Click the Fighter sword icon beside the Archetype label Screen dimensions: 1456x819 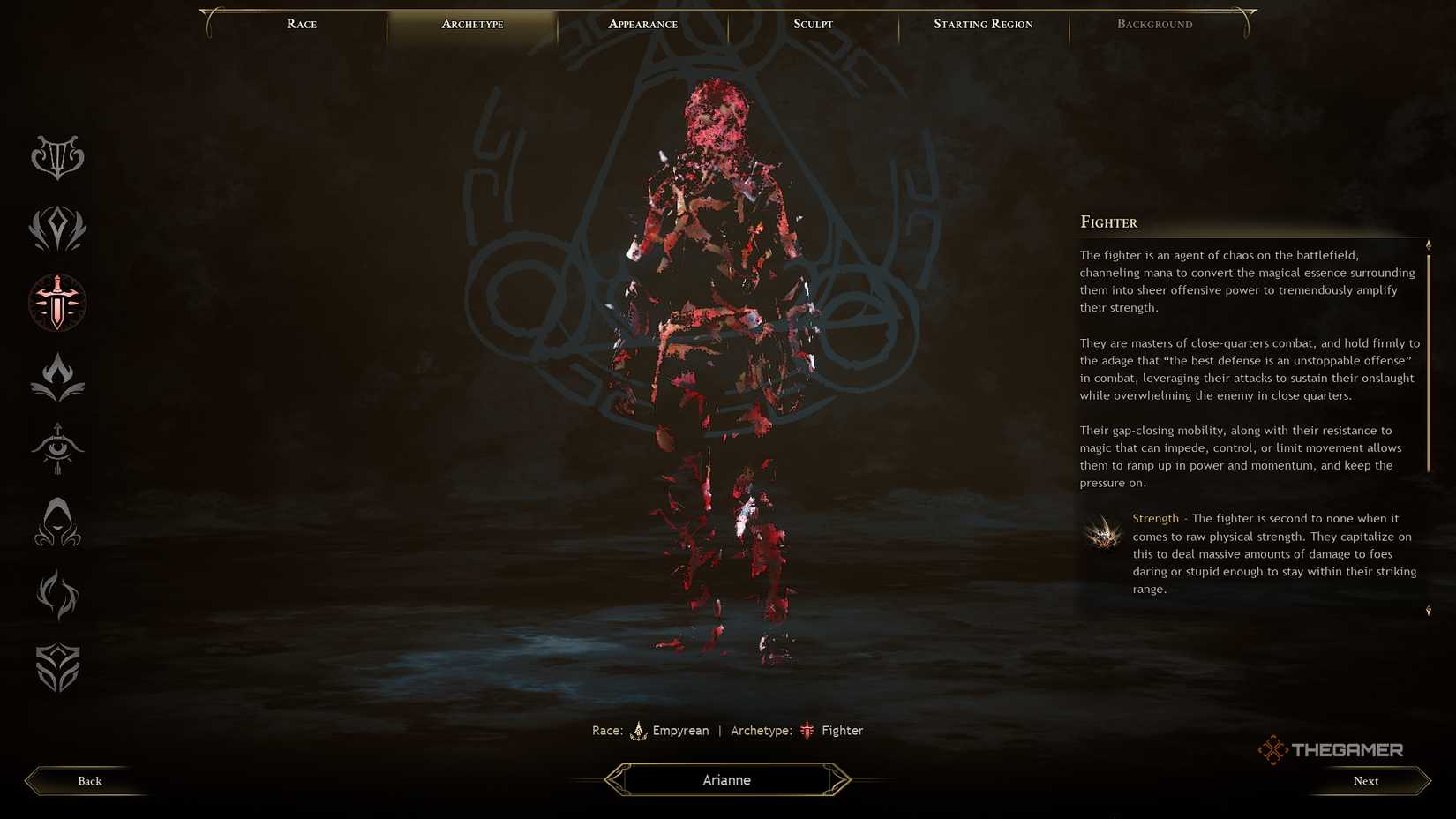pyautogui.click(x=807, y=731)
